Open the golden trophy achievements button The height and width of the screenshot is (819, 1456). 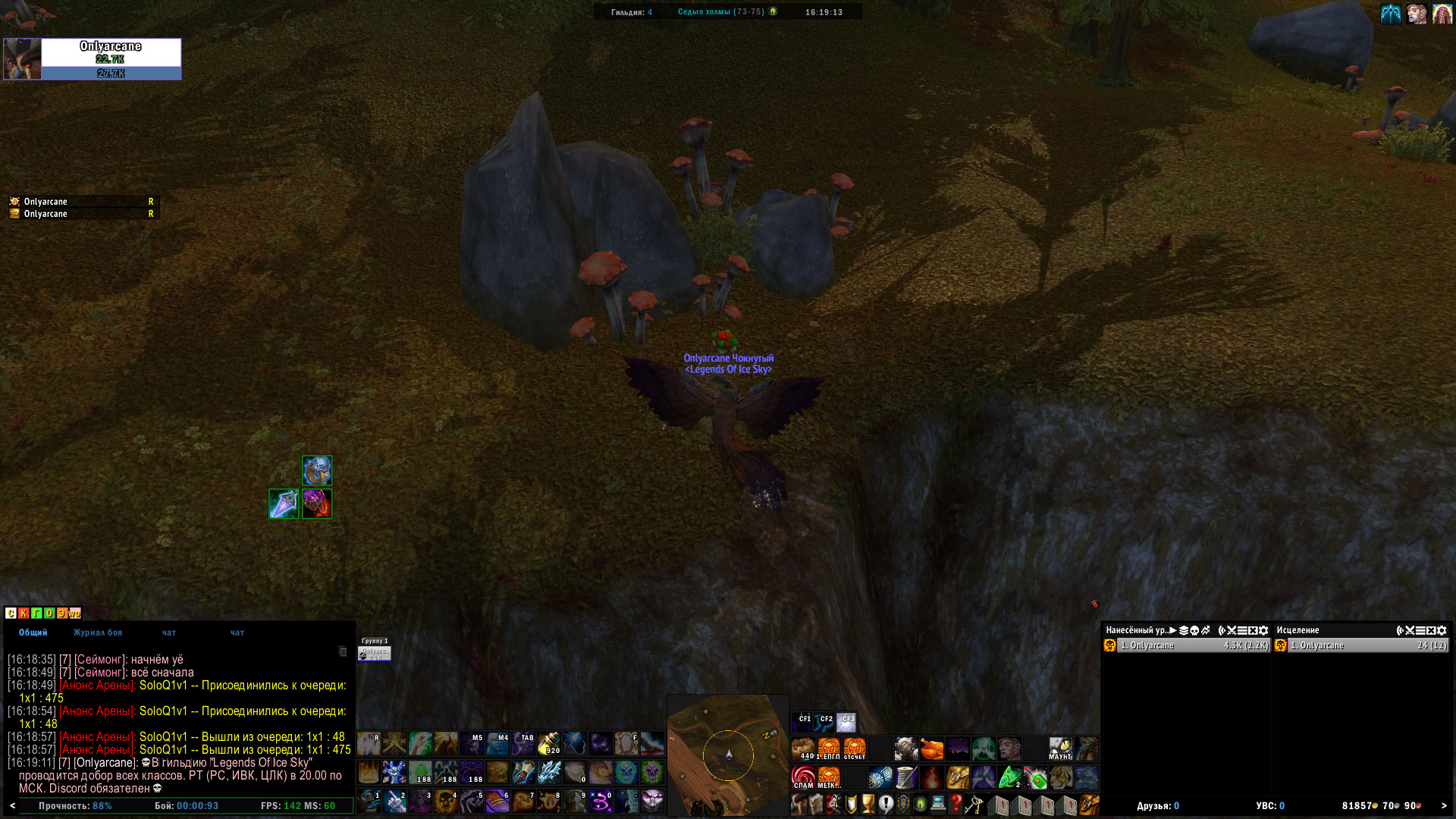pyautogui.click(x=868, y=803)
